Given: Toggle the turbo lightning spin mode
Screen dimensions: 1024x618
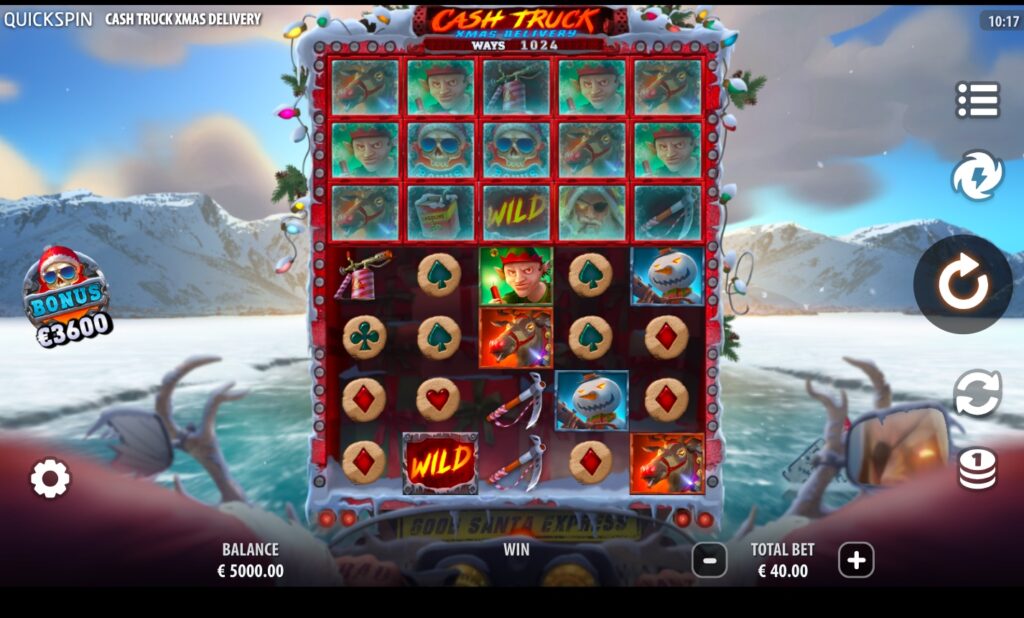Looking at the screenshot, I should [977, 176].
